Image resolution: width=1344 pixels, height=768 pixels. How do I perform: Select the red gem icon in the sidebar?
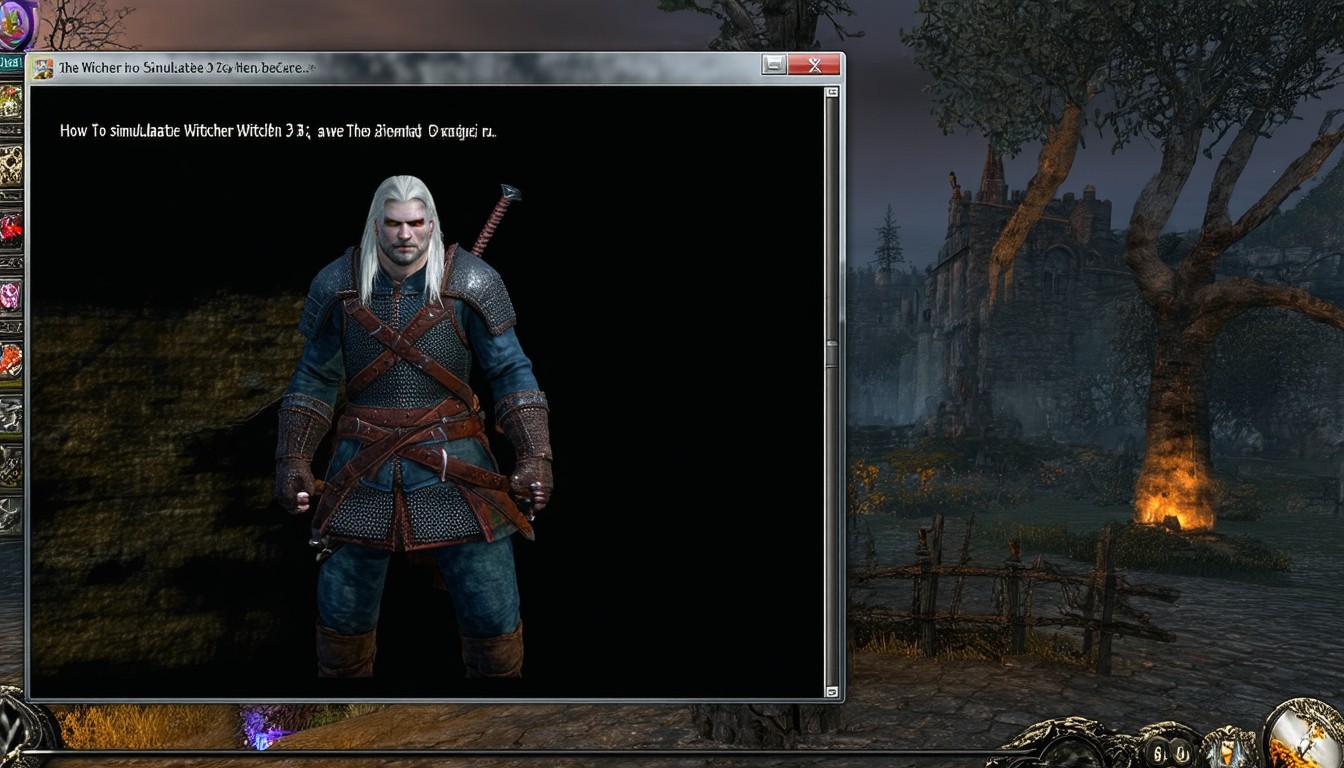tap(10, 230)
